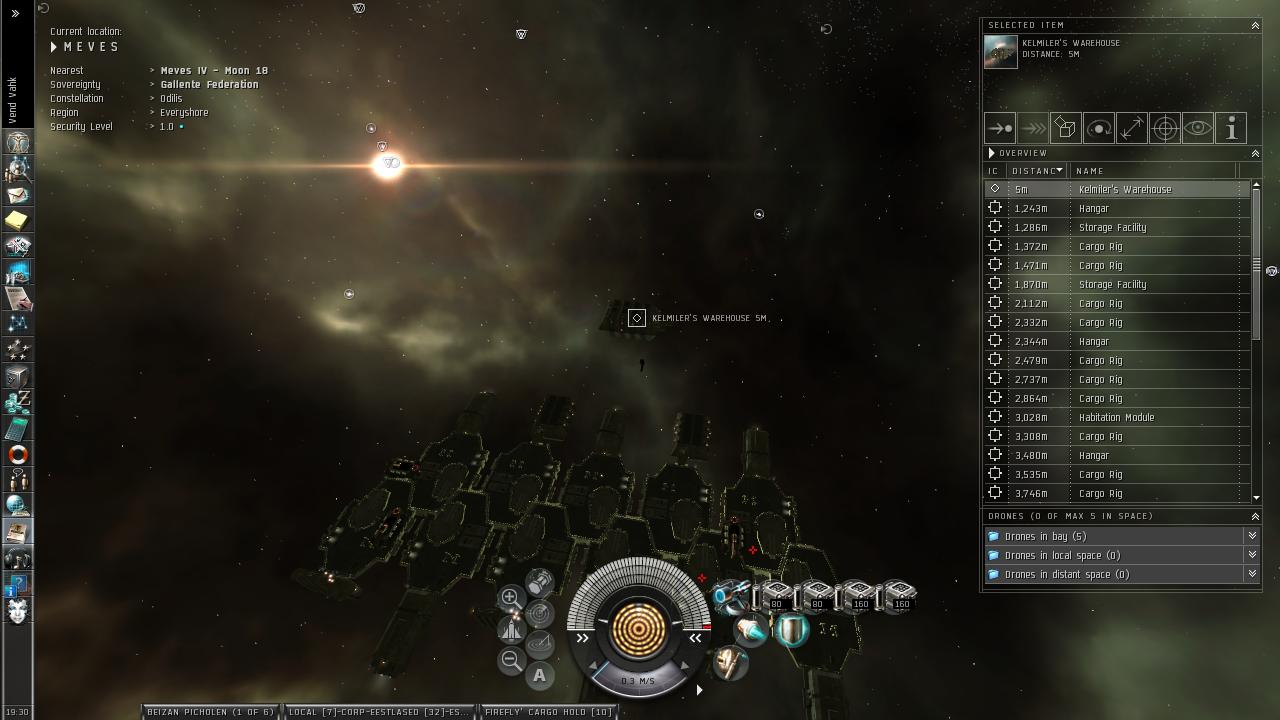
Task: Keep the selected item at range
Action: click(x=1132, y=128)
